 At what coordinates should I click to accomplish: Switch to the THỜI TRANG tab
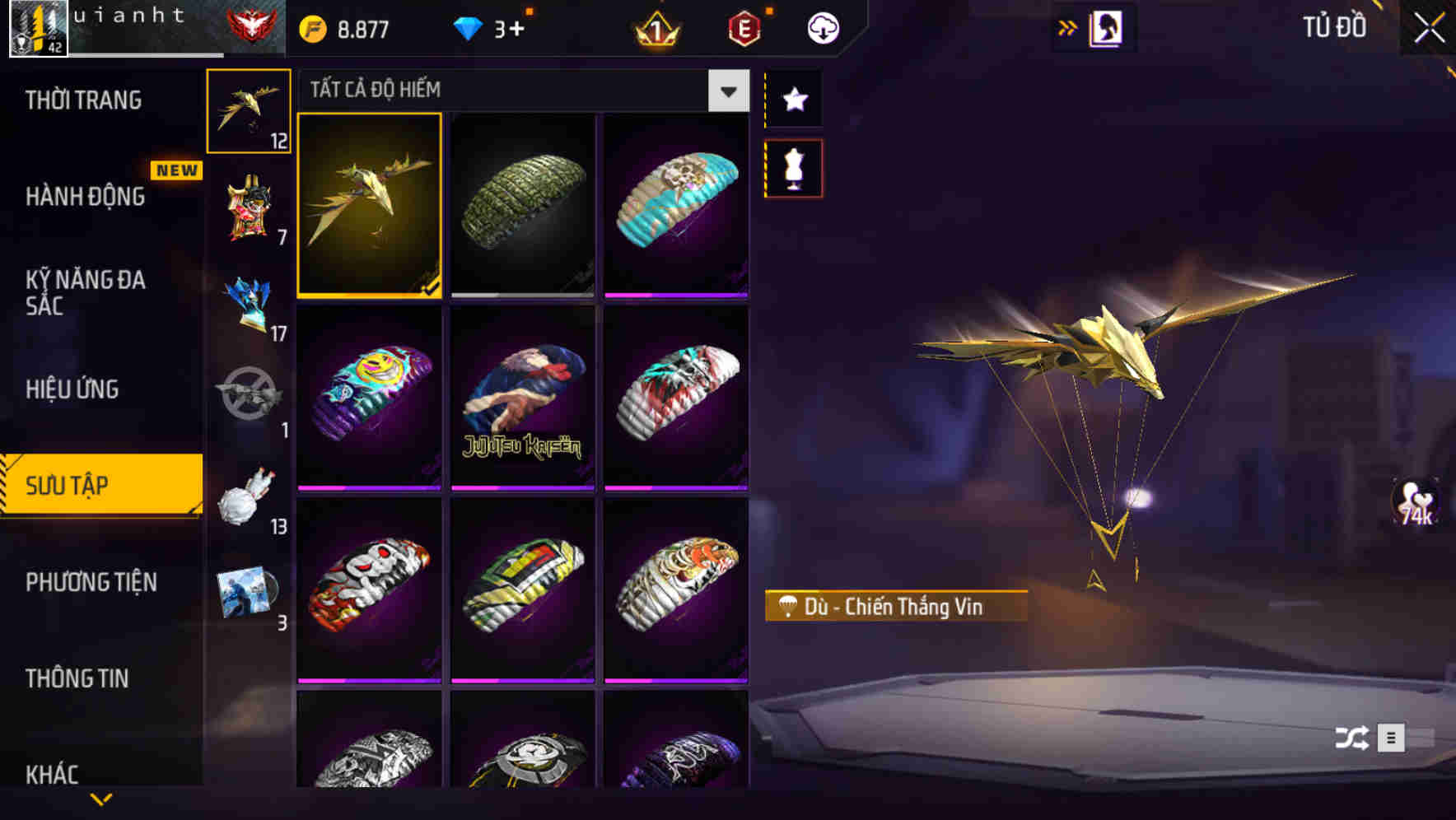coord(82,100)
